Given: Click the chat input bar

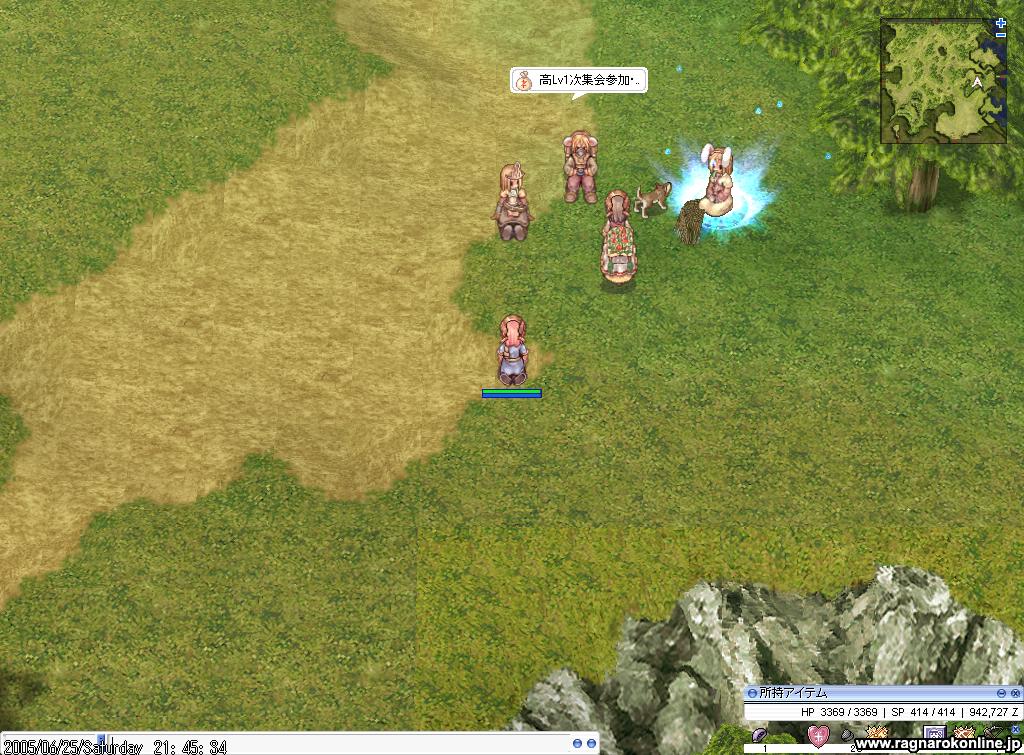Looking at the screenshot, I should 300,747.
